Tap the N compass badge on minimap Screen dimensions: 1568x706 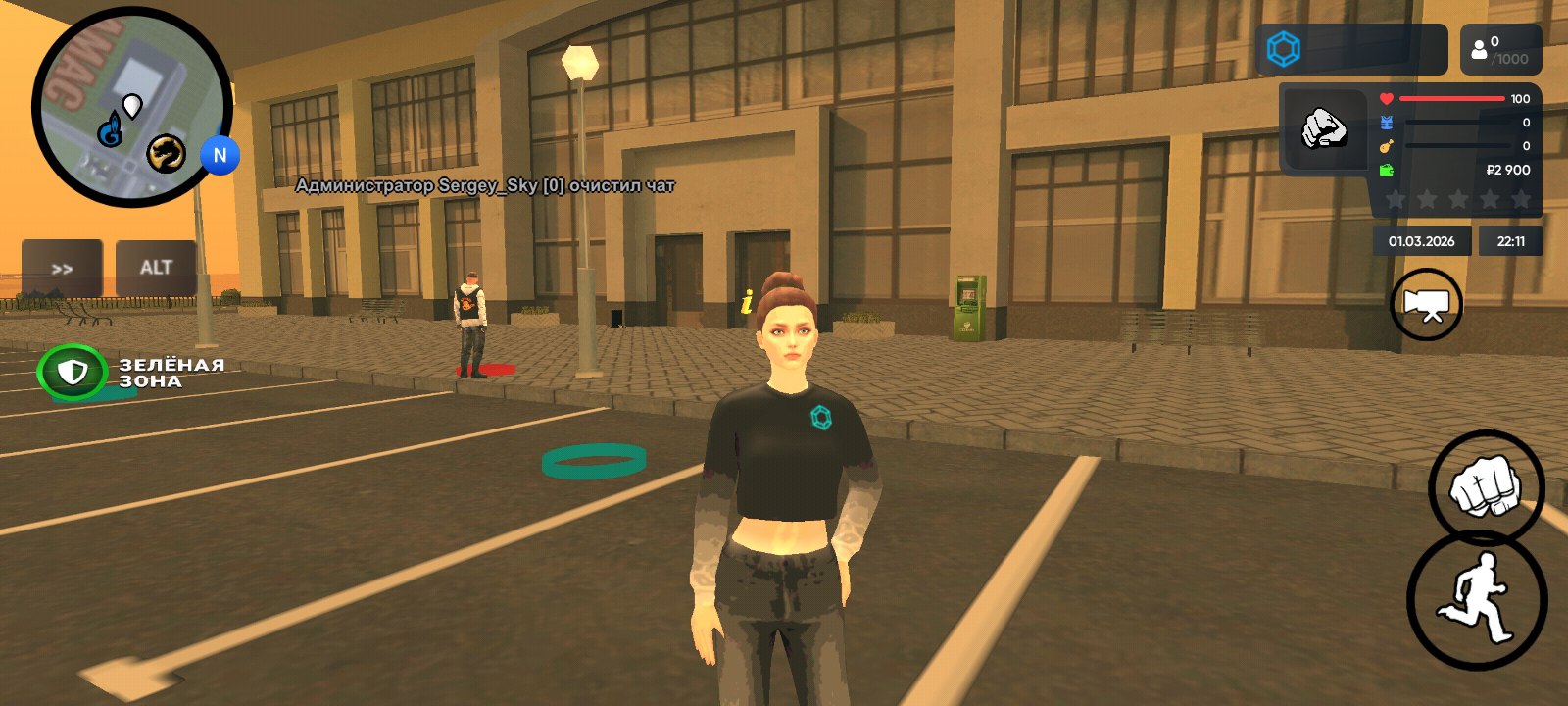(x=220, y=153)
